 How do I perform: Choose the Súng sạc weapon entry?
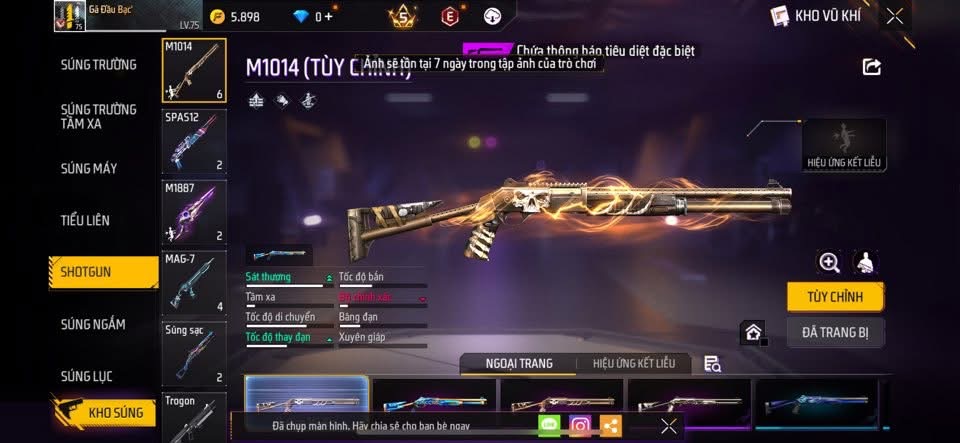[x=194, y=354]
